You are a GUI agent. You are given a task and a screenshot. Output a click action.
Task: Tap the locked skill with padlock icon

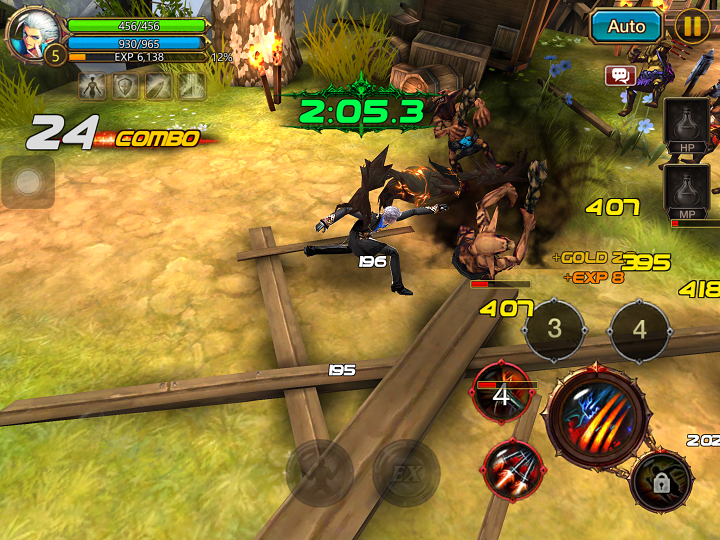tap(661, 481)
